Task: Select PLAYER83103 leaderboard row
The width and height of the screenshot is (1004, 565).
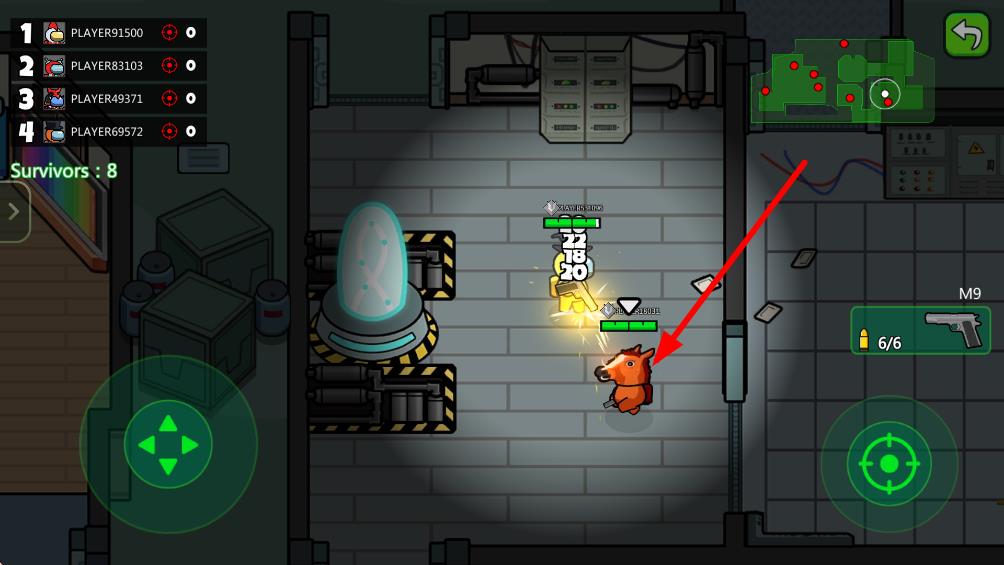Action: [x=108, y=66]
